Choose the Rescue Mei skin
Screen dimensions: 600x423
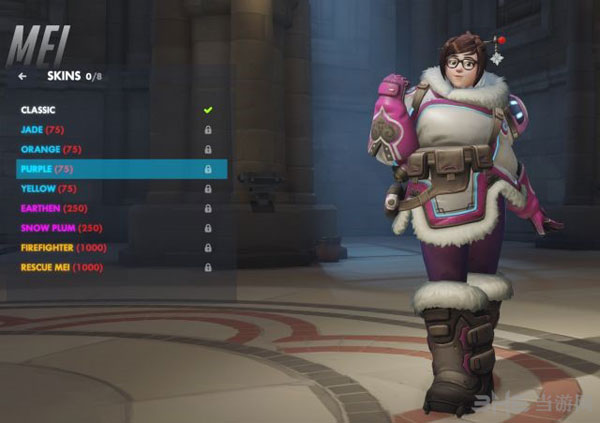61,267
